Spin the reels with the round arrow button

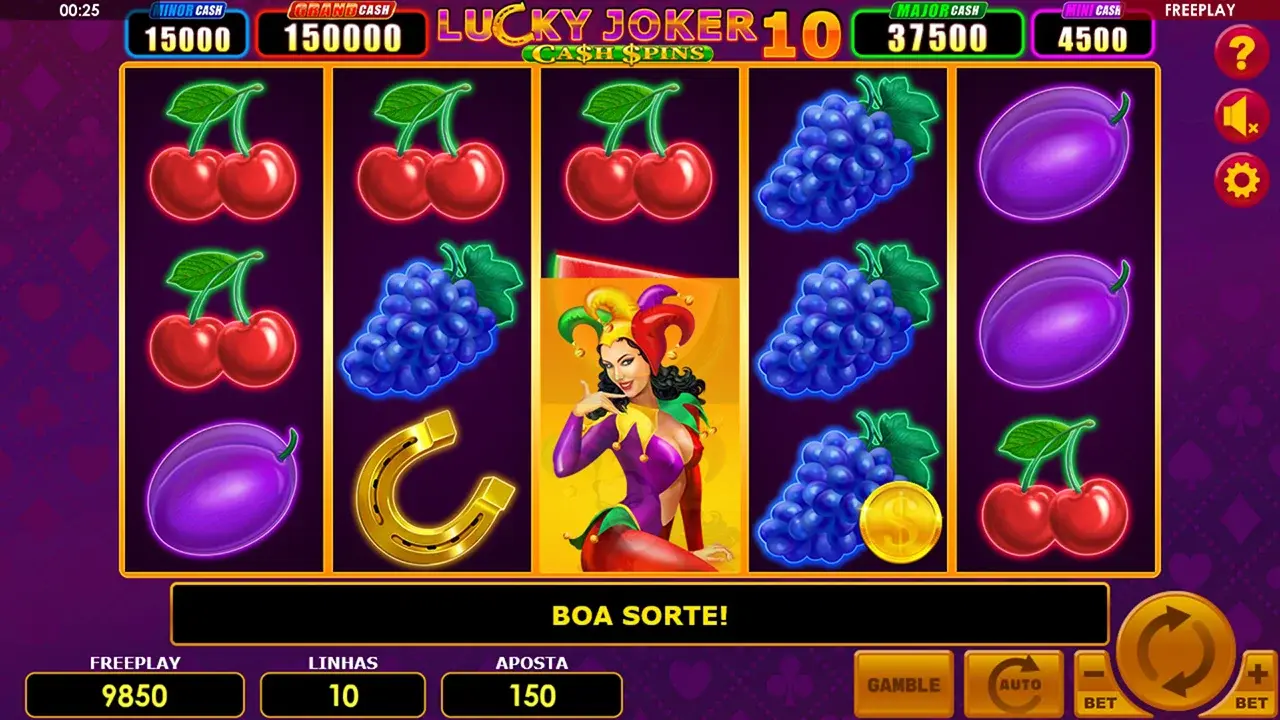click(x=1176, y=653)
